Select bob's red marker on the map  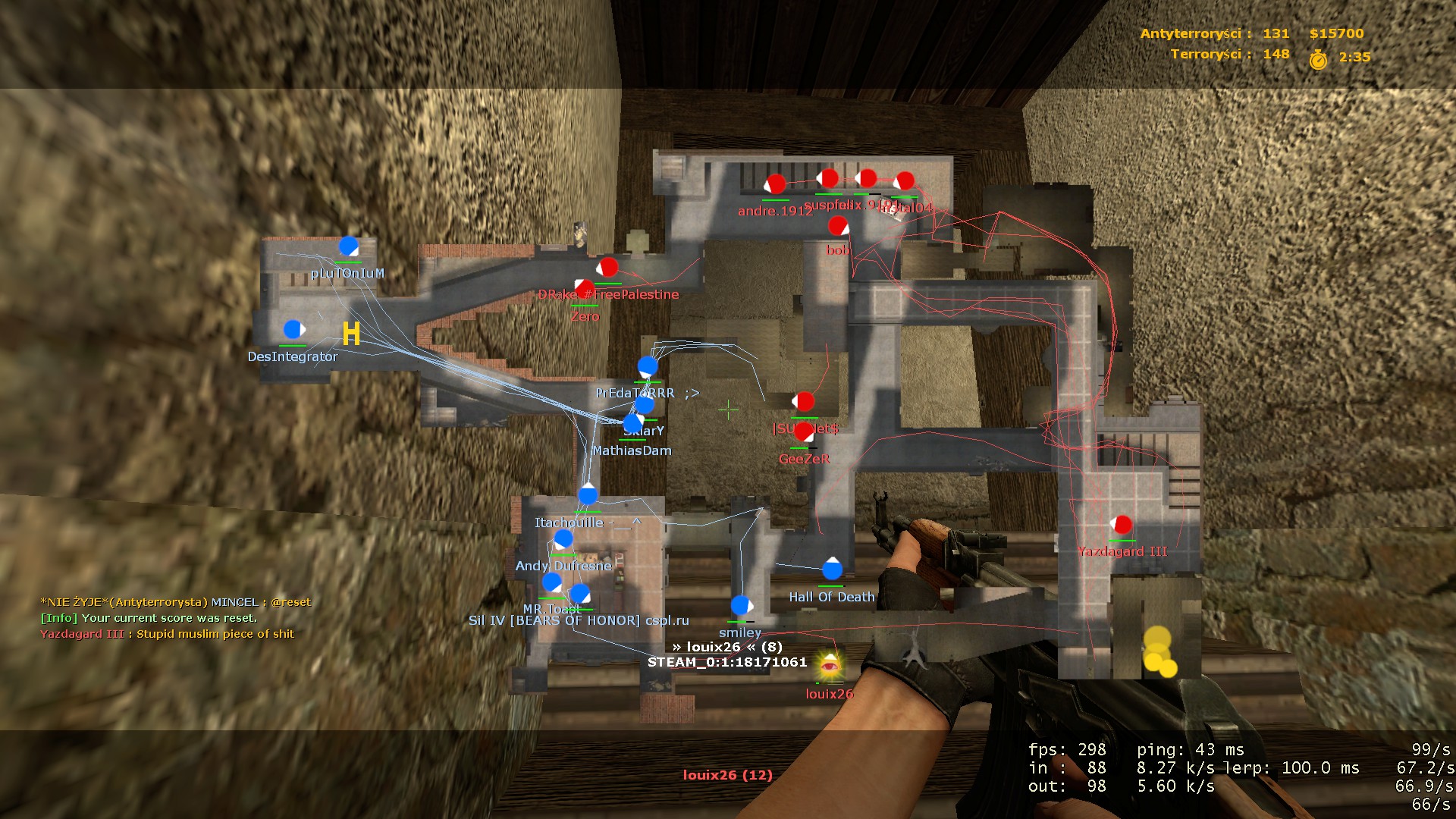[838, 226]
